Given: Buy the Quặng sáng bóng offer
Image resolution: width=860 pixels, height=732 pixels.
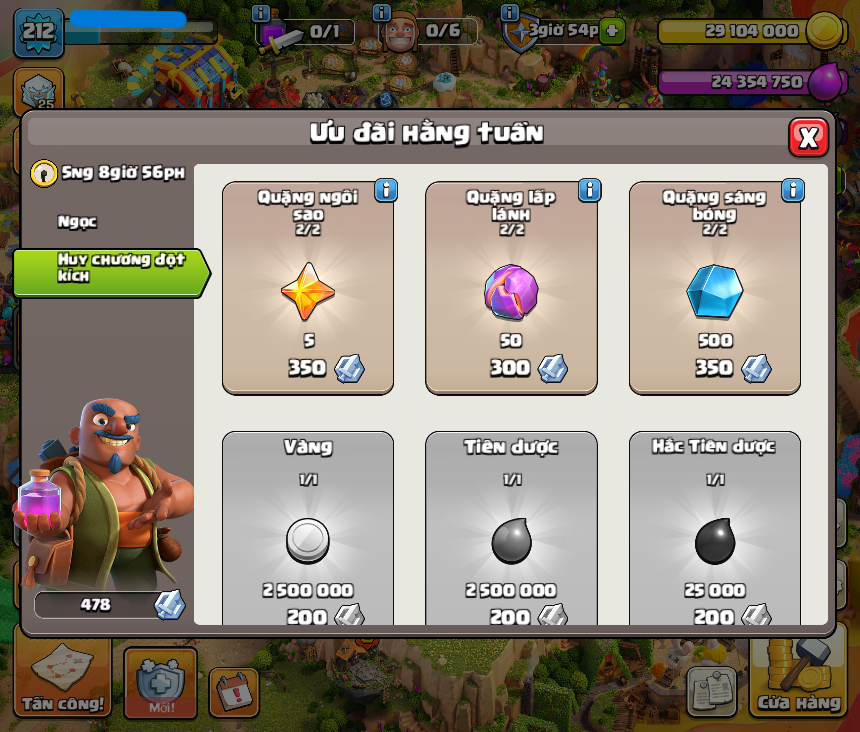Looking at the screenshot, I should pyautogui.click(x=714, y=288).
